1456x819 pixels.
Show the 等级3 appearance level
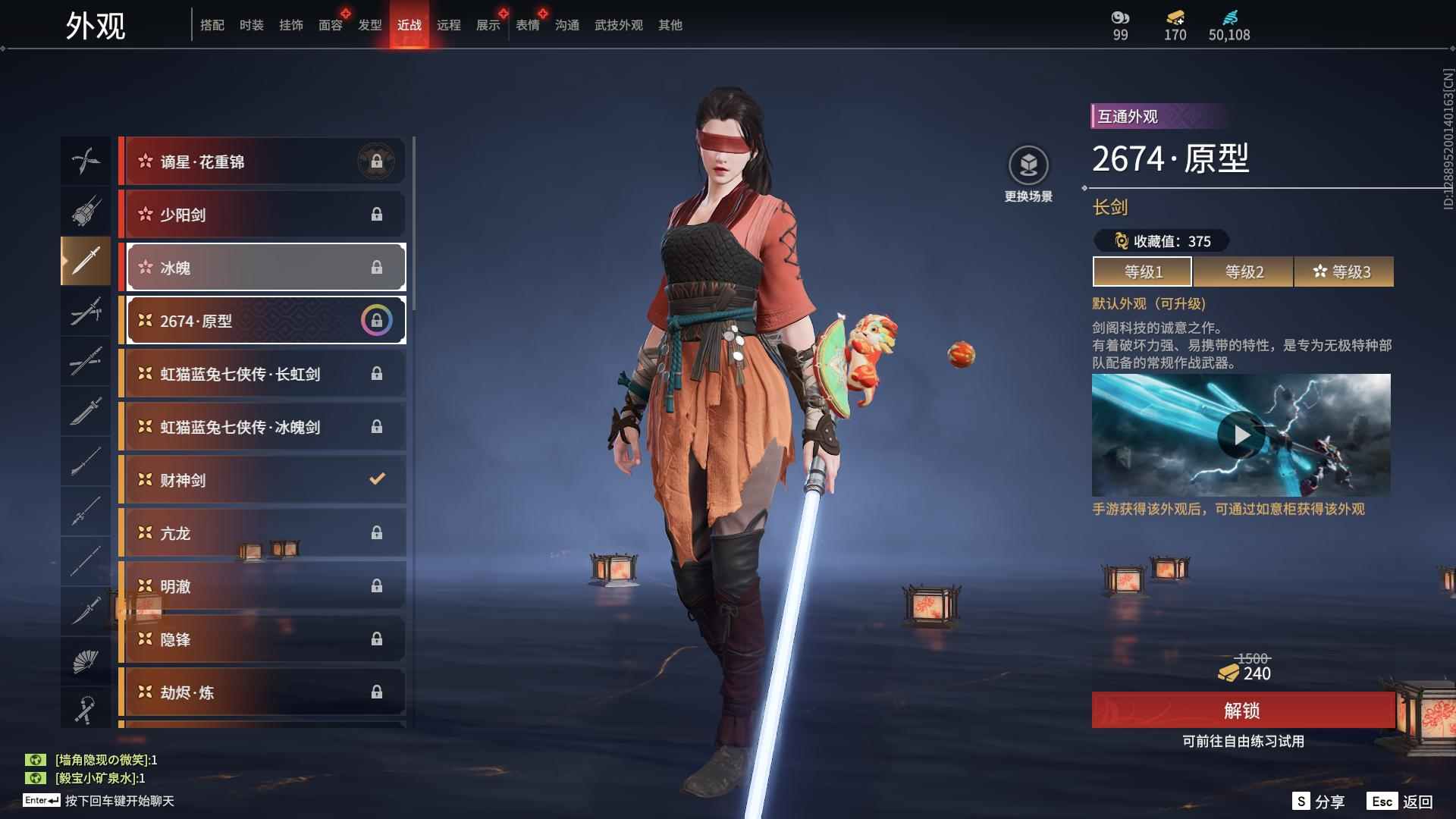pos(1344,271)
